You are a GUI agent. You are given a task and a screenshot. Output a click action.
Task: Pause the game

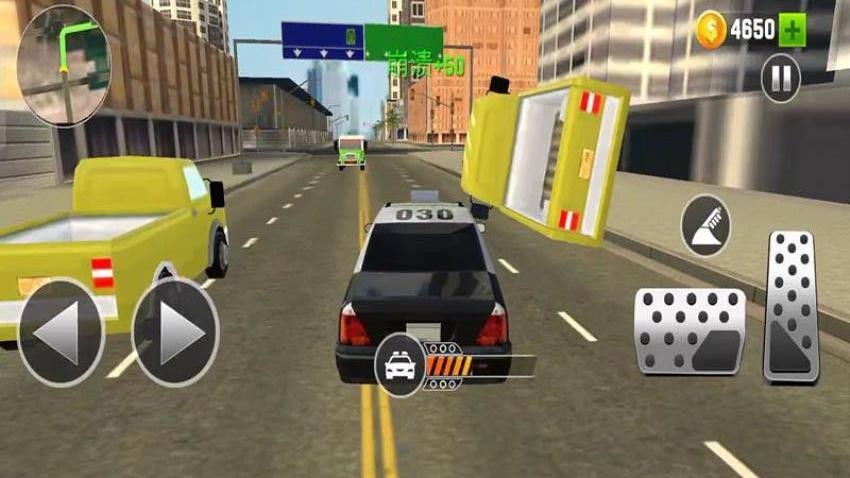[x=780, y=78]
